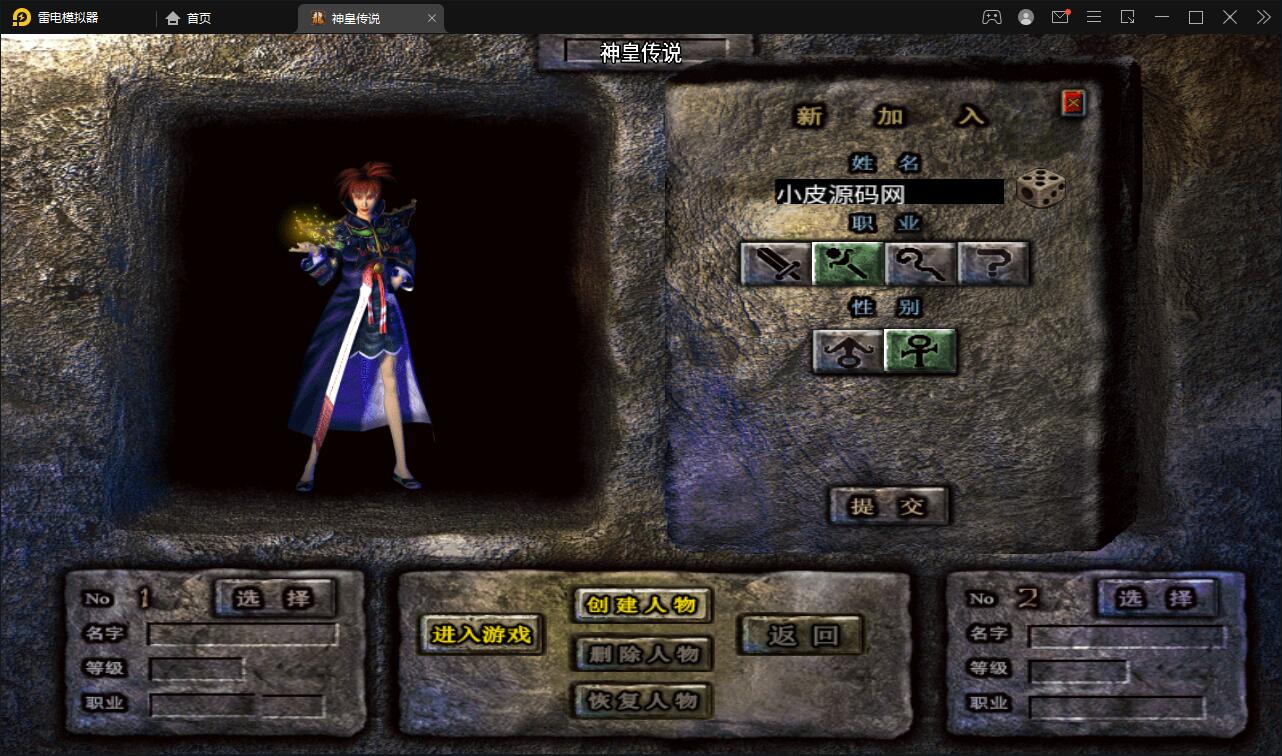This screenshot has height=756, width=1282.
Task: Click the 提交 submit button
Action: point(889,506)
